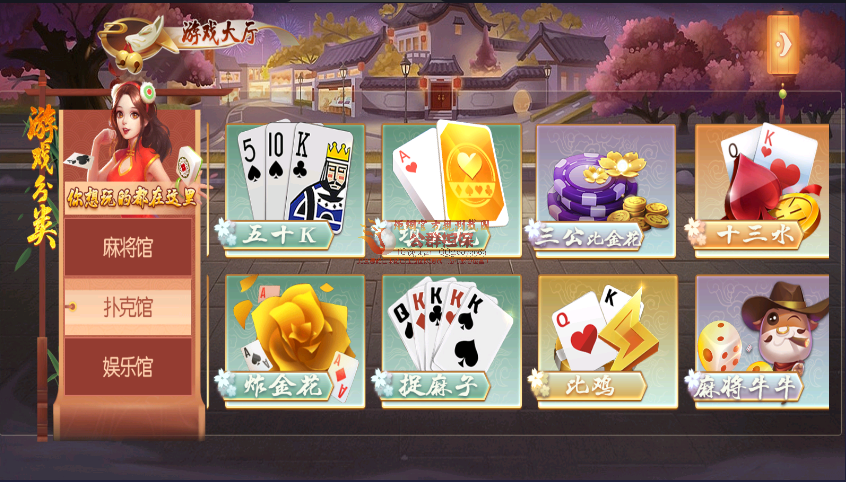The height and width of the screenshot is (482, 846).
Task: Select the 十三水 game tile
Action: click(x=761, y=186)
